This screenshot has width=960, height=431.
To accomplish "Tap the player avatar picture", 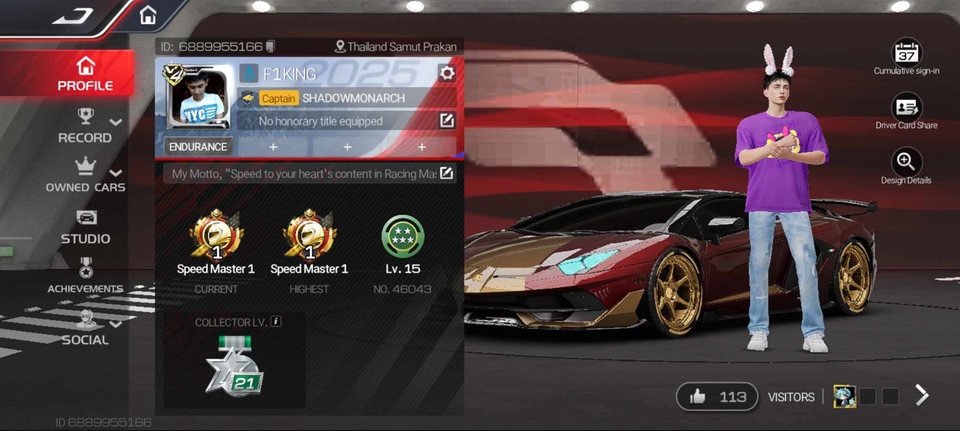I will coord(200,97).
